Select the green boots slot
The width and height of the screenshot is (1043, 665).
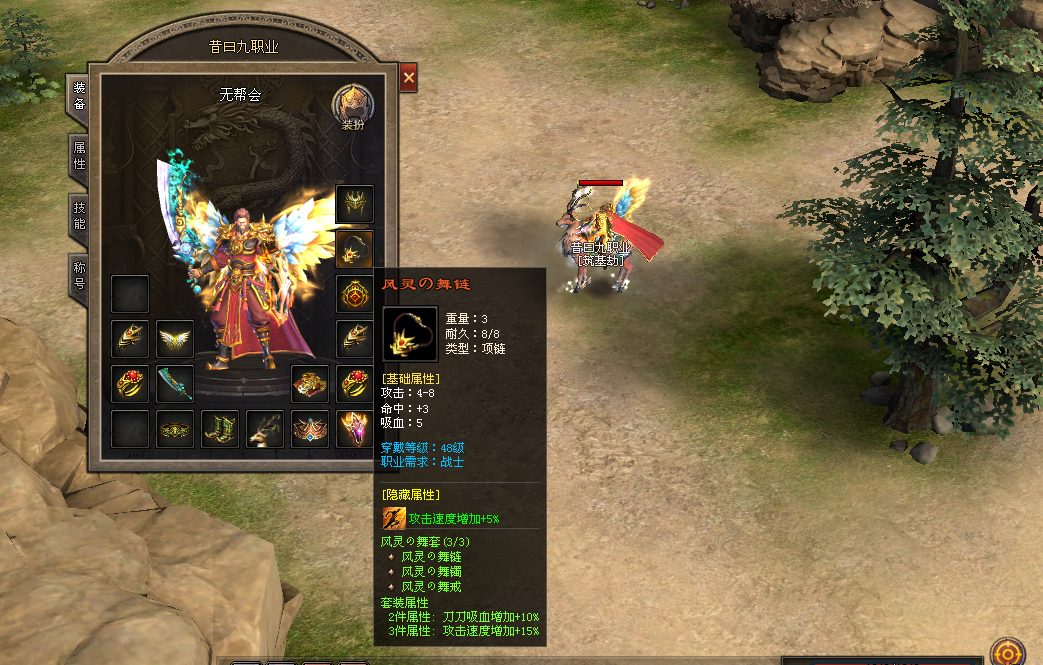coord(220,429)
